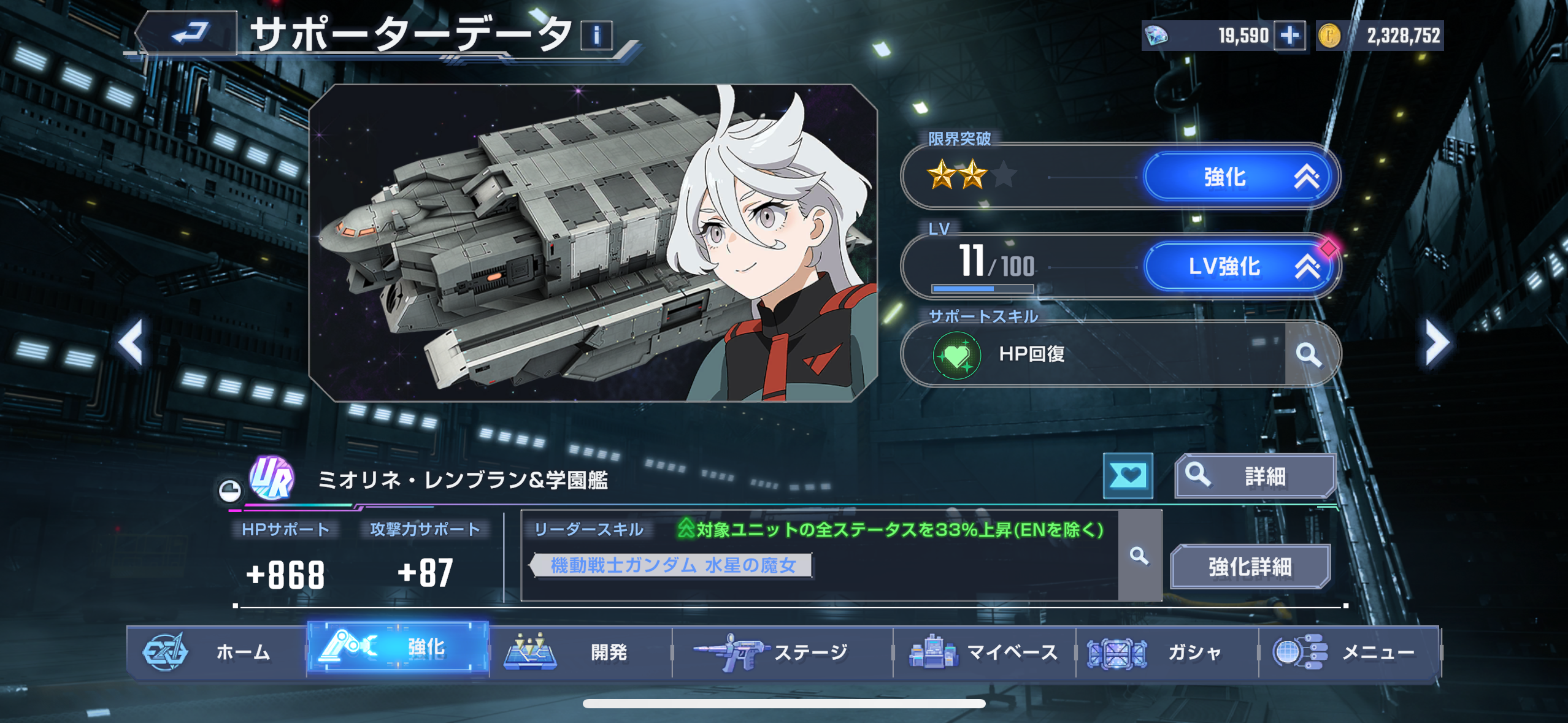Open the info icon beside サポーターデータ title
The image size is (1568, 723).
point(596,35)
